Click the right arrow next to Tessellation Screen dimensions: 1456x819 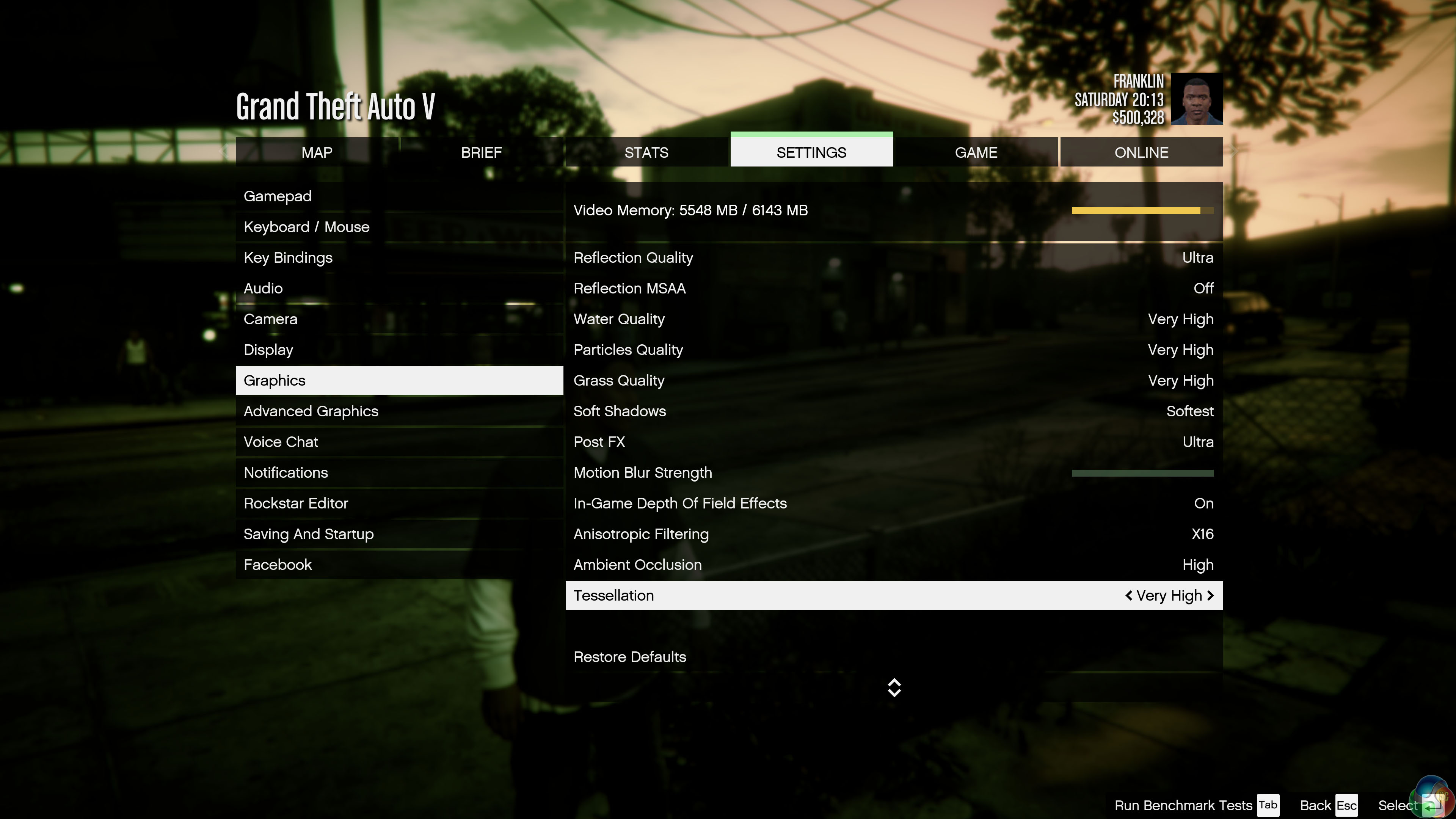click(1210, 595)
